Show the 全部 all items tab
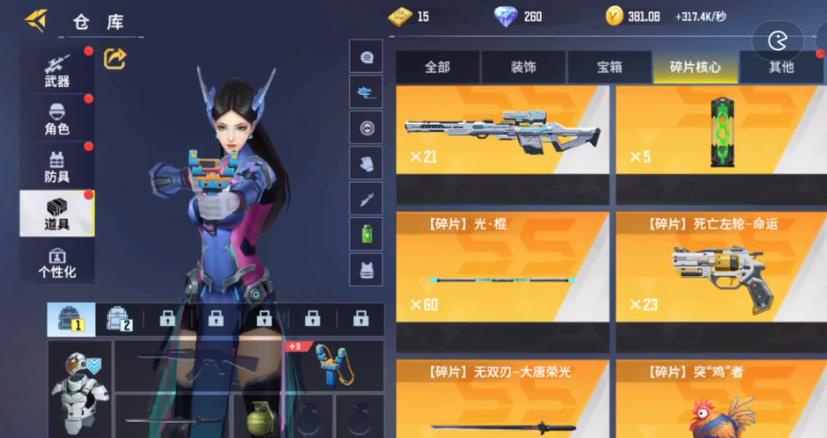Screen dimensions: 827x438 pyautogui.click(x=437, y=67)
